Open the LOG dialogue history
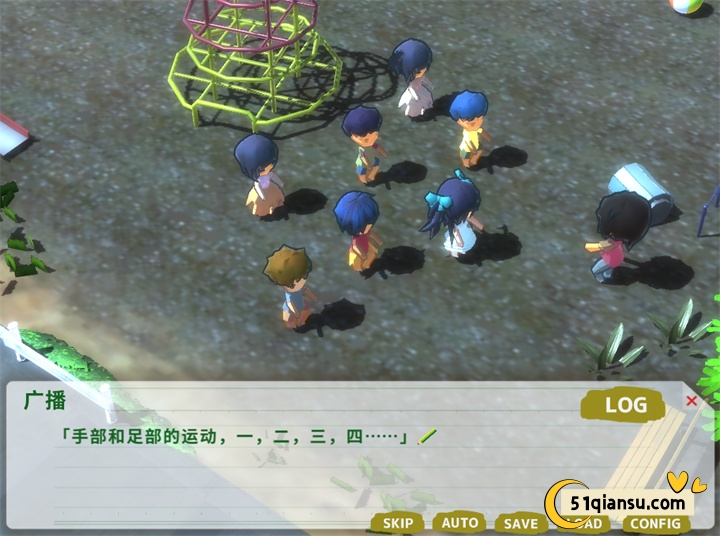This screenshot has width=720, height=536. tap(620, 405)
